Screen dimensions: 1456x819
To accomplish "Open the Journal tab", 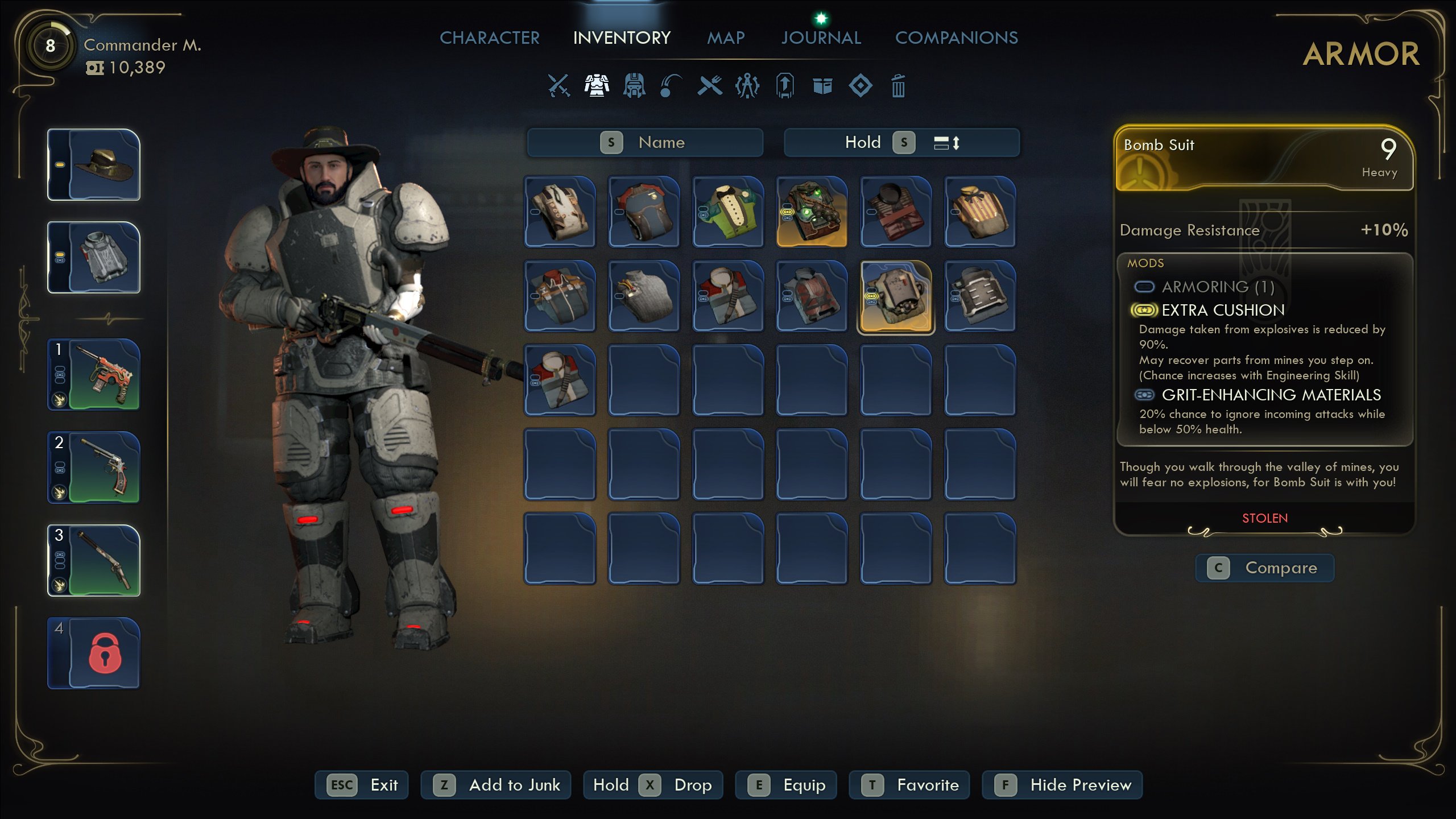I will 821,38.
